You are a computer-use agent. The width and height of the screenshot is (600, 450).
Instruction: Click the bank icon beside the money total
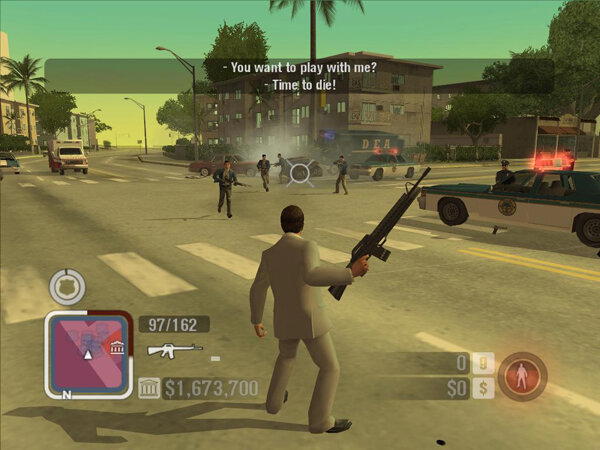pyautogui.click(x=148, y=388)
